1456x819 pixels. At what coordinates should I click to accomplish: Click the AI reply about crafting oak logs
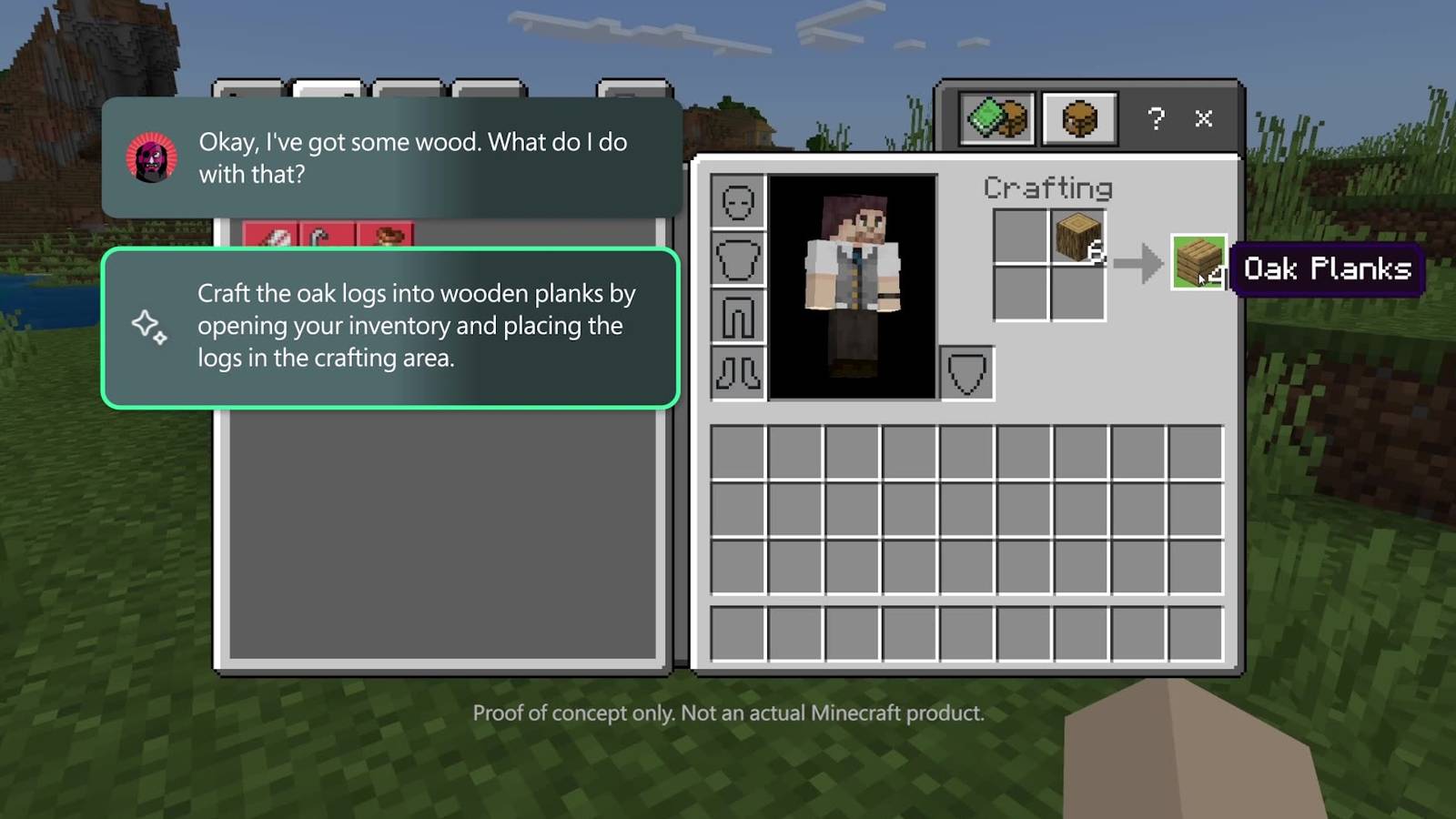pyautogui.click(x=390, y=327)
